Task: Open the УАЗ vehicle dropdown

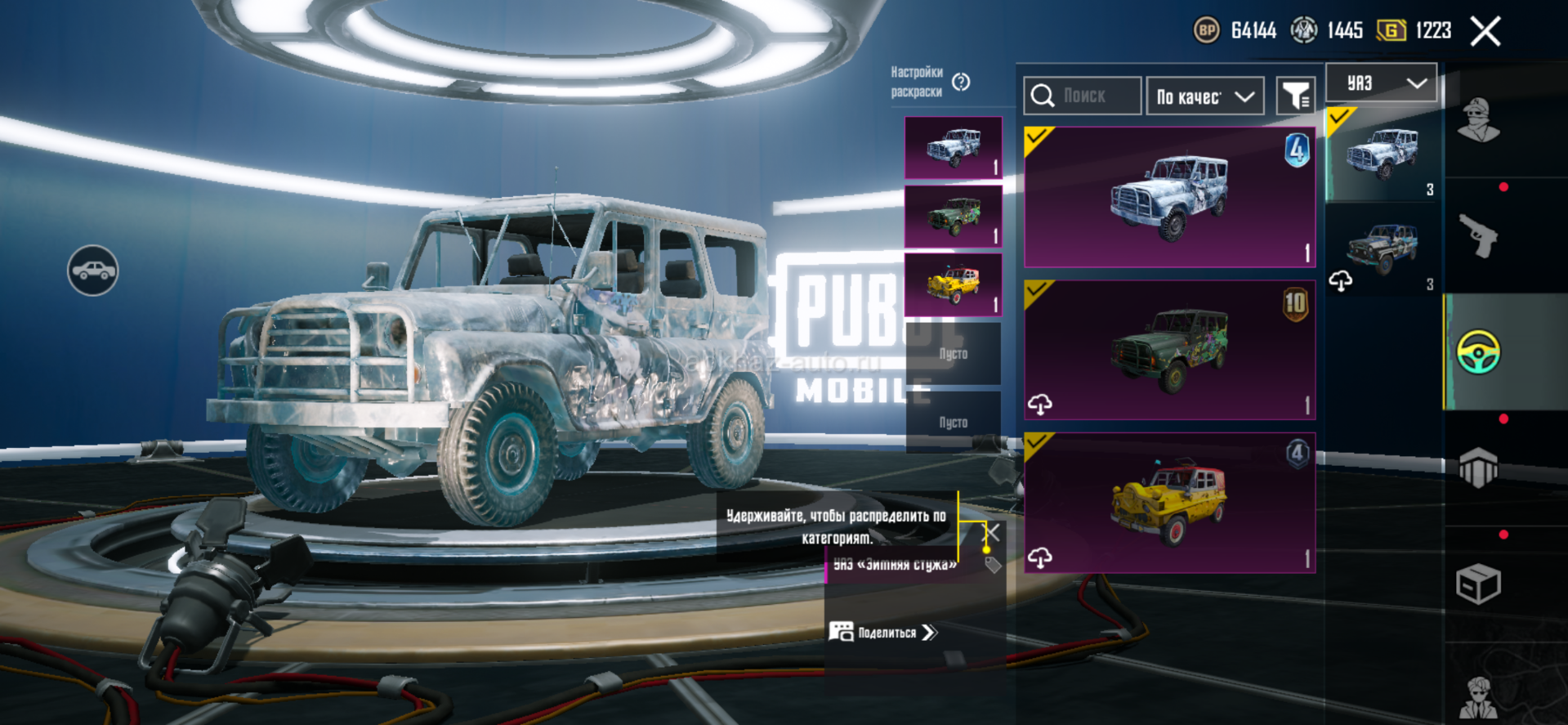Action: (x=1381, y=83)
